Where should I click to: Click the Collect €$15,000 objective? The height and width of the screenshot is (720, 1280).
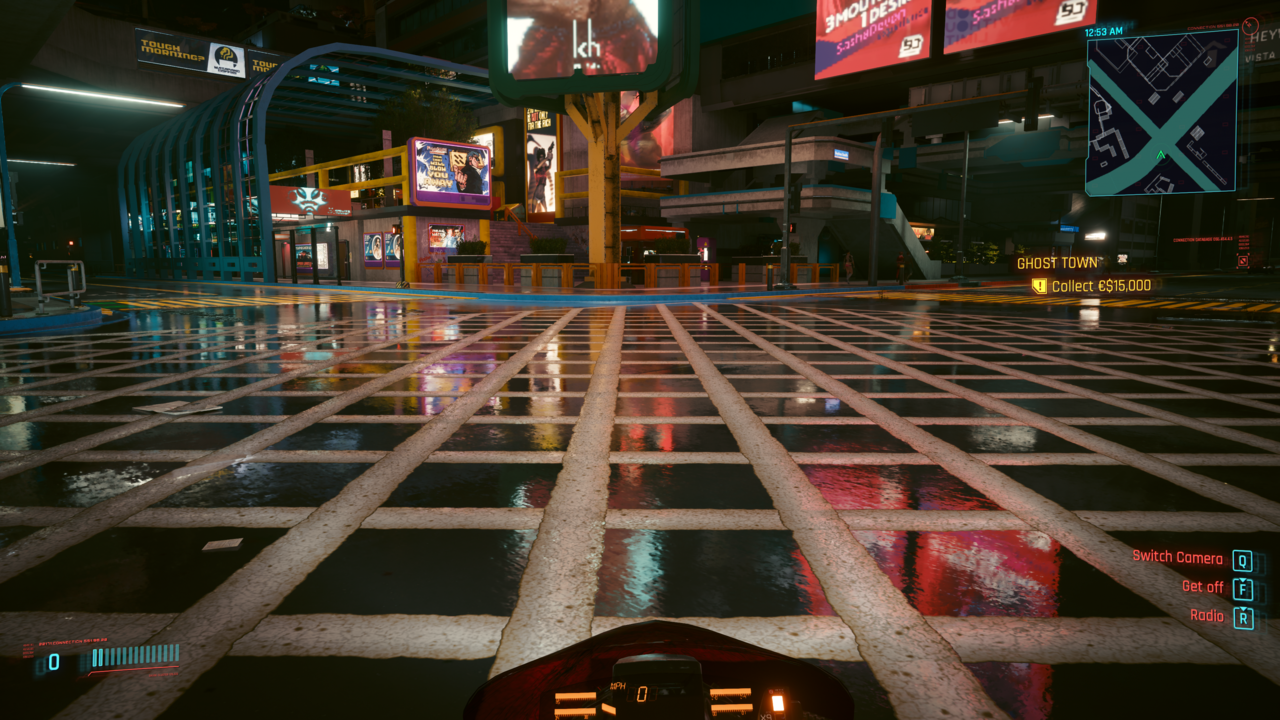1102,286
